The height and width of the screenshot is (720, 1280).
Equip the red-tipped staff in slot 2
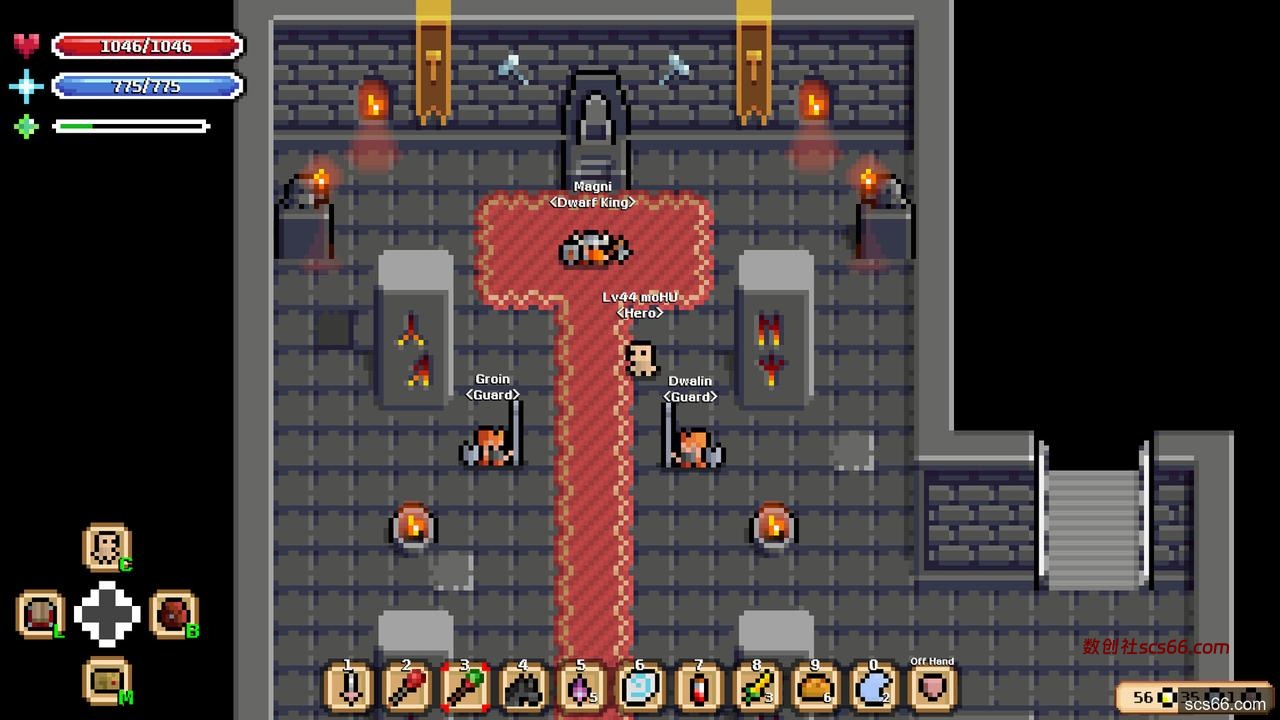[x=407, y=689]
